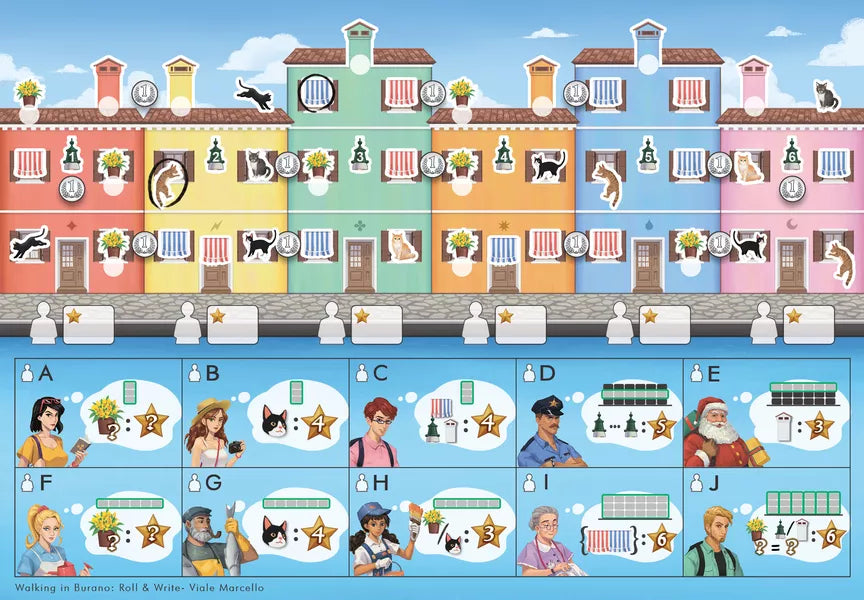Choose character card B, the photographer
This screenshot has width=864, height=600.
click(x=265, y=413)
